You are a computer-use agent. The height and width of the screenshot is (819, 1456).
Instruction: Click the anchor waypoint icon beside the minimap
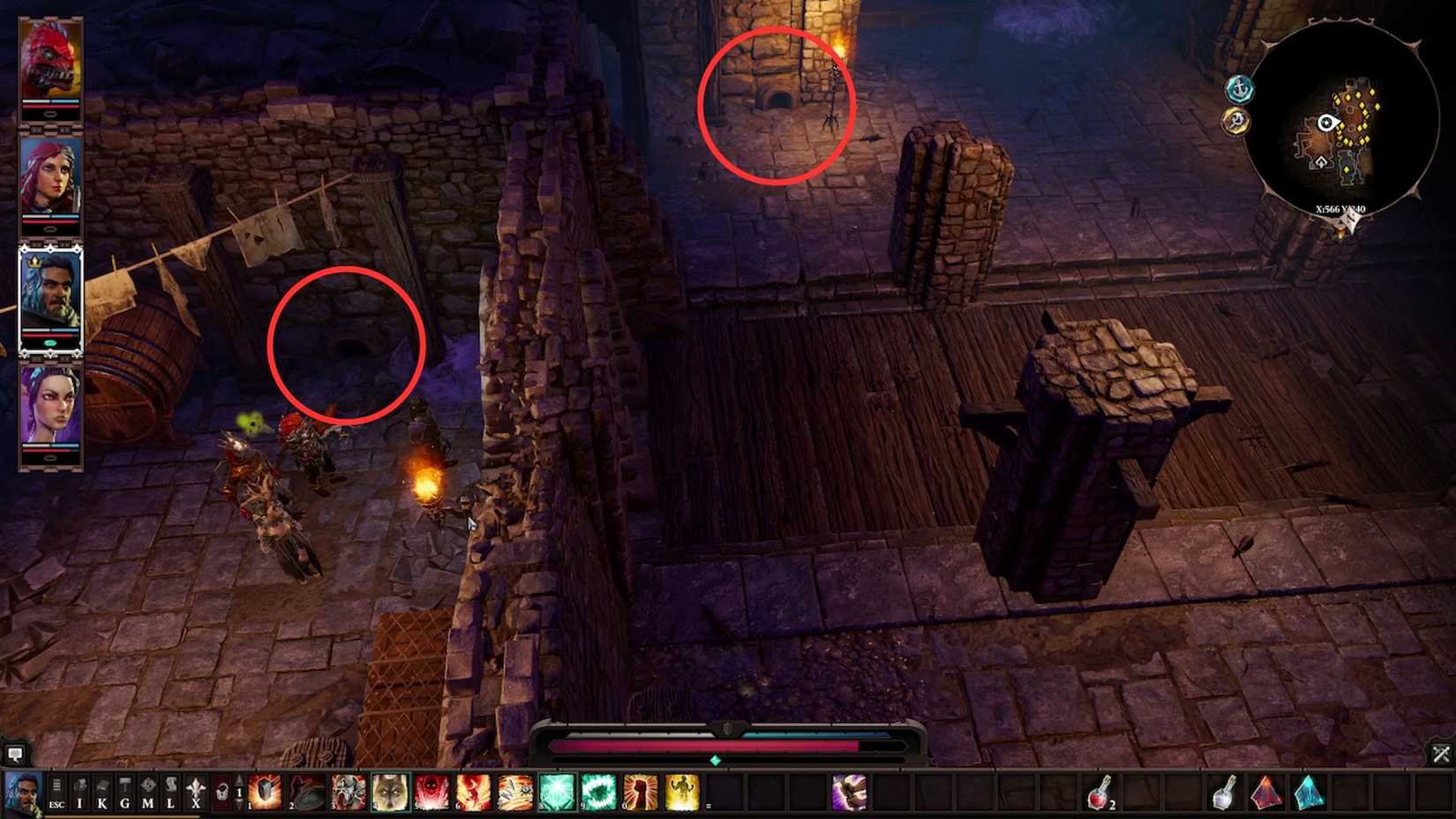(1238, 88)
